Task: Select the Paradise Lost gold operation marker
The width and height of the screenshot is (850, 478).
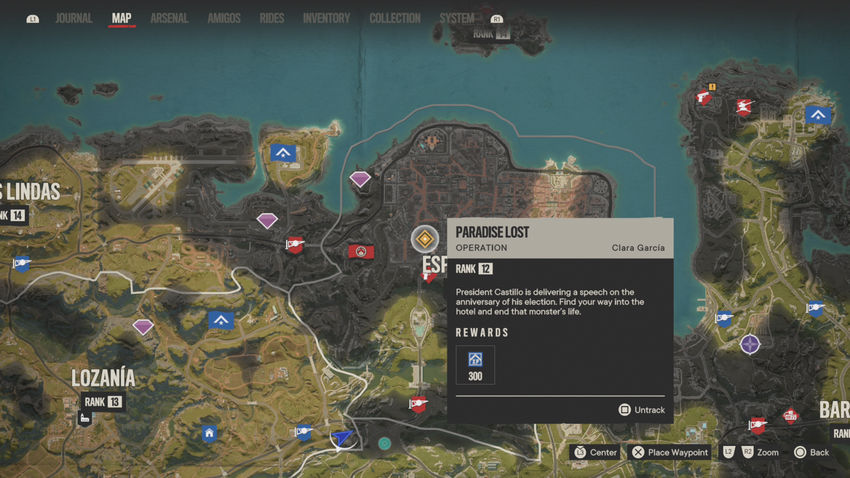Action: click(425, 239)
